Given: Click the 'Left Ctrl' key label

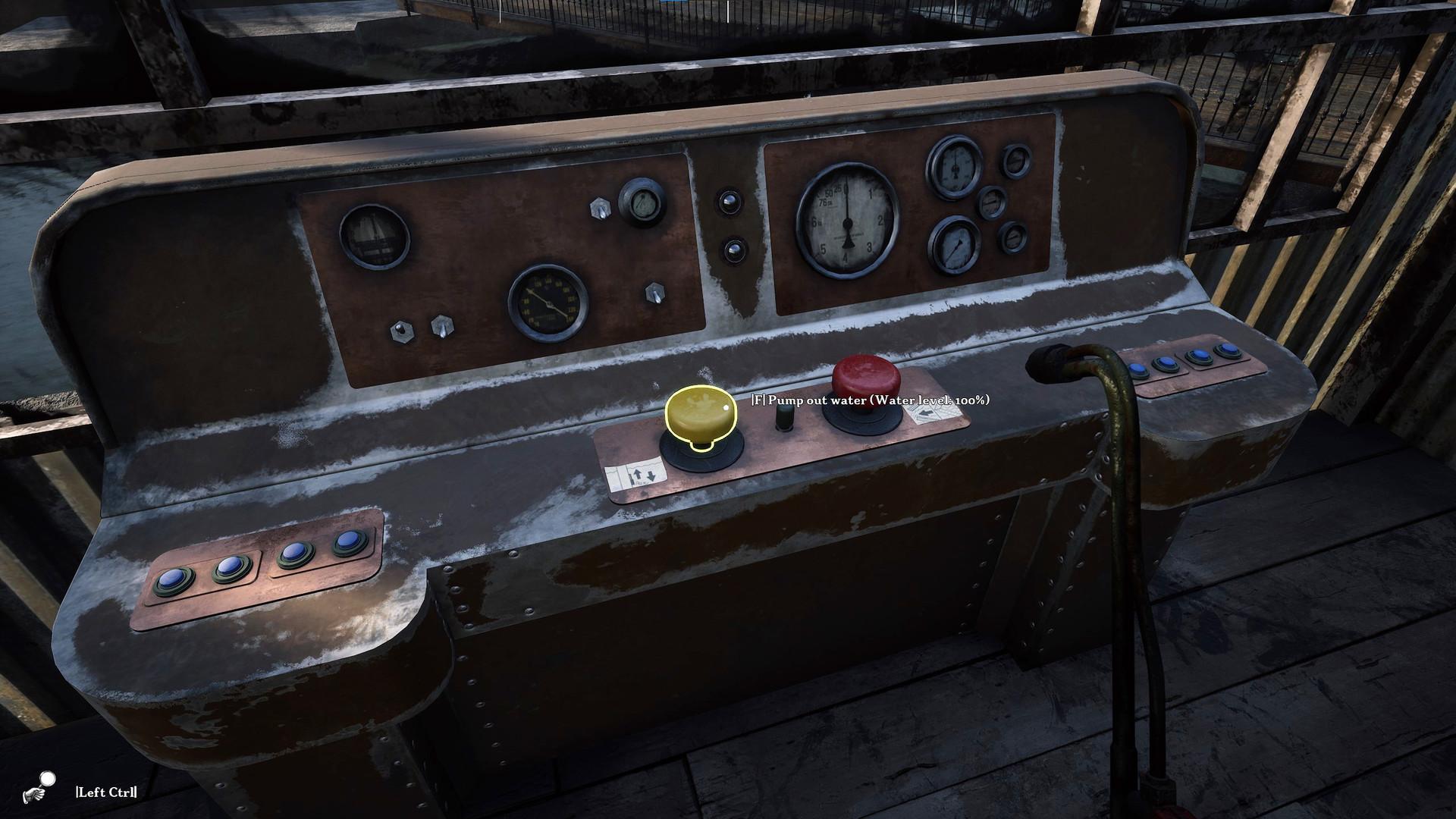Looking at the screenshot, I should coord(105,791).
